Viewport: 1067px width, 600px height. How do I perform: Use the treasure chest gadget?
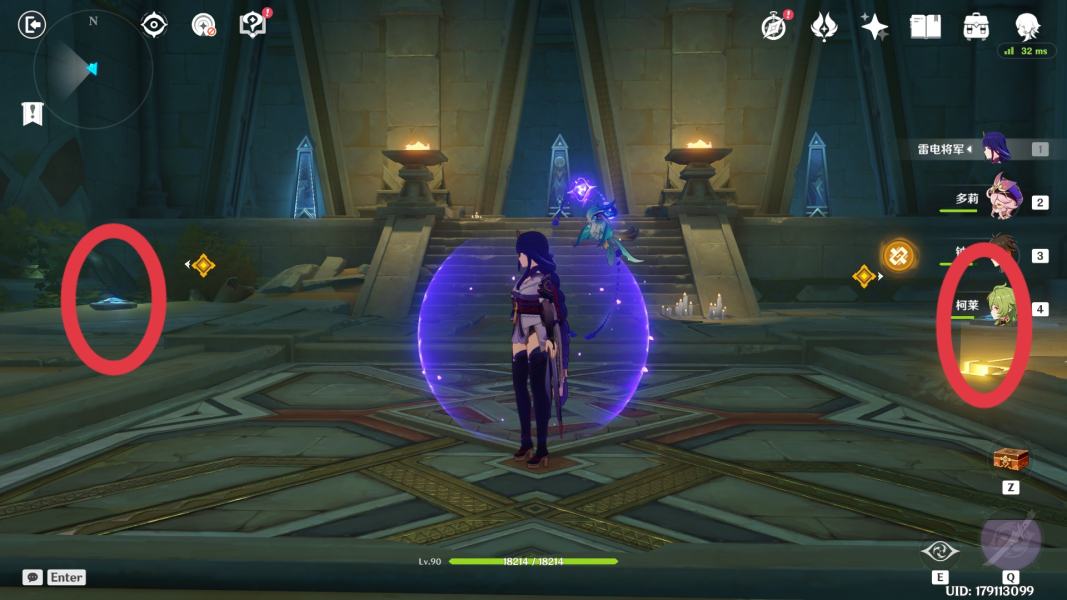pyautogui.click(x=1010, y=459)
